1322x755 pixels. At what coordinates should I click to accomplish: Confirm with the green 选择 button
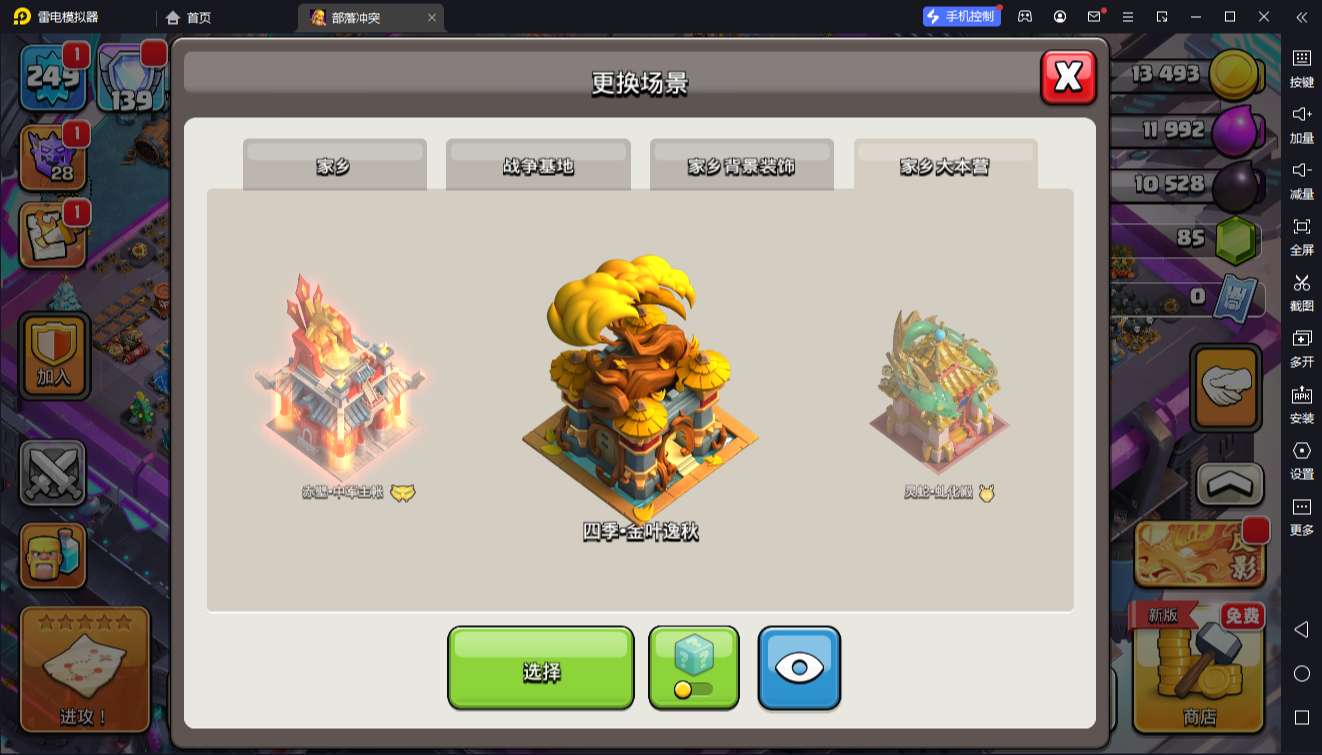540,668
